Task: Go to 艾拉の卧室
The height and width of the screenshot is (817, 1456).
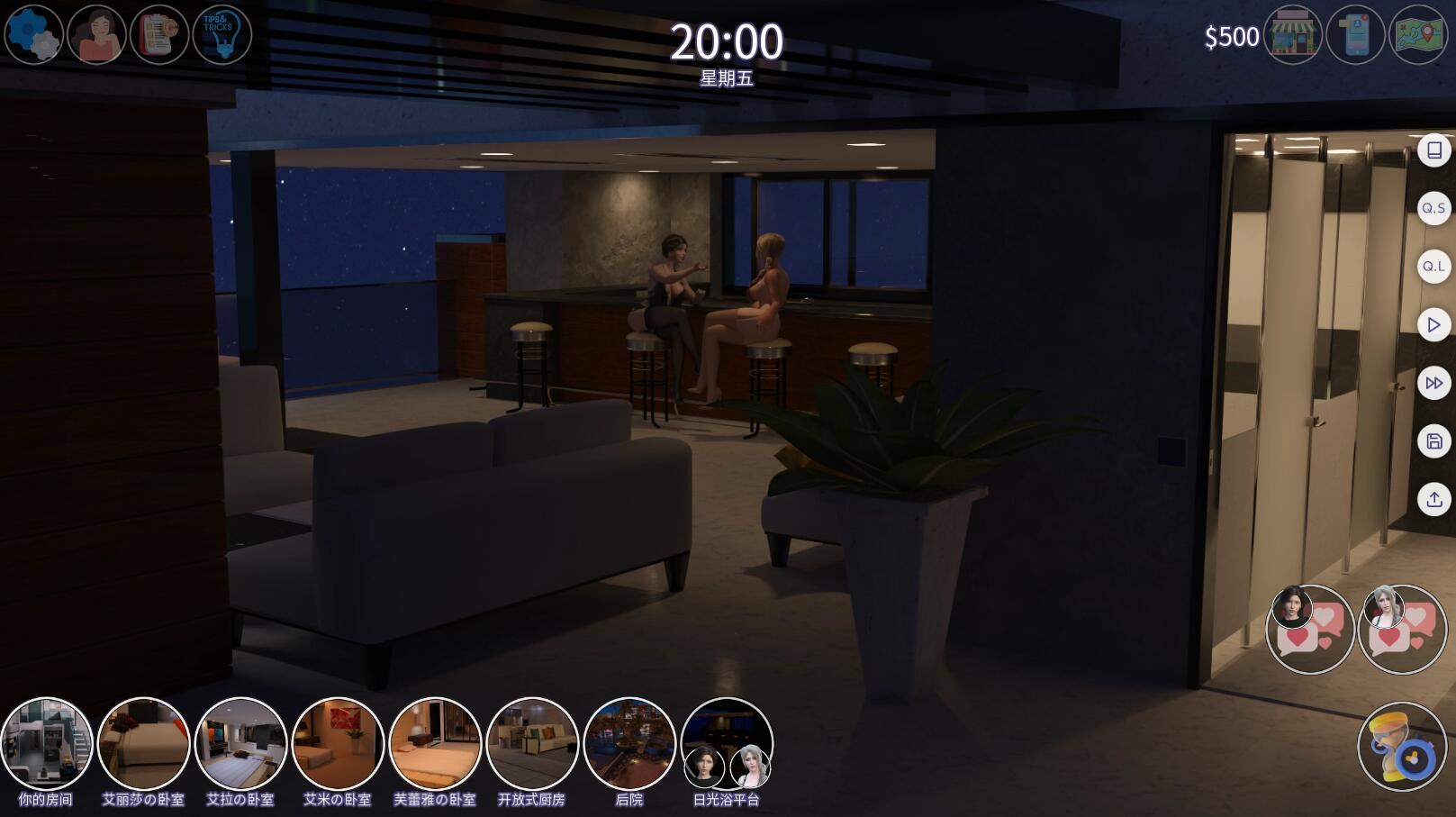Action: tap(240, 745)
